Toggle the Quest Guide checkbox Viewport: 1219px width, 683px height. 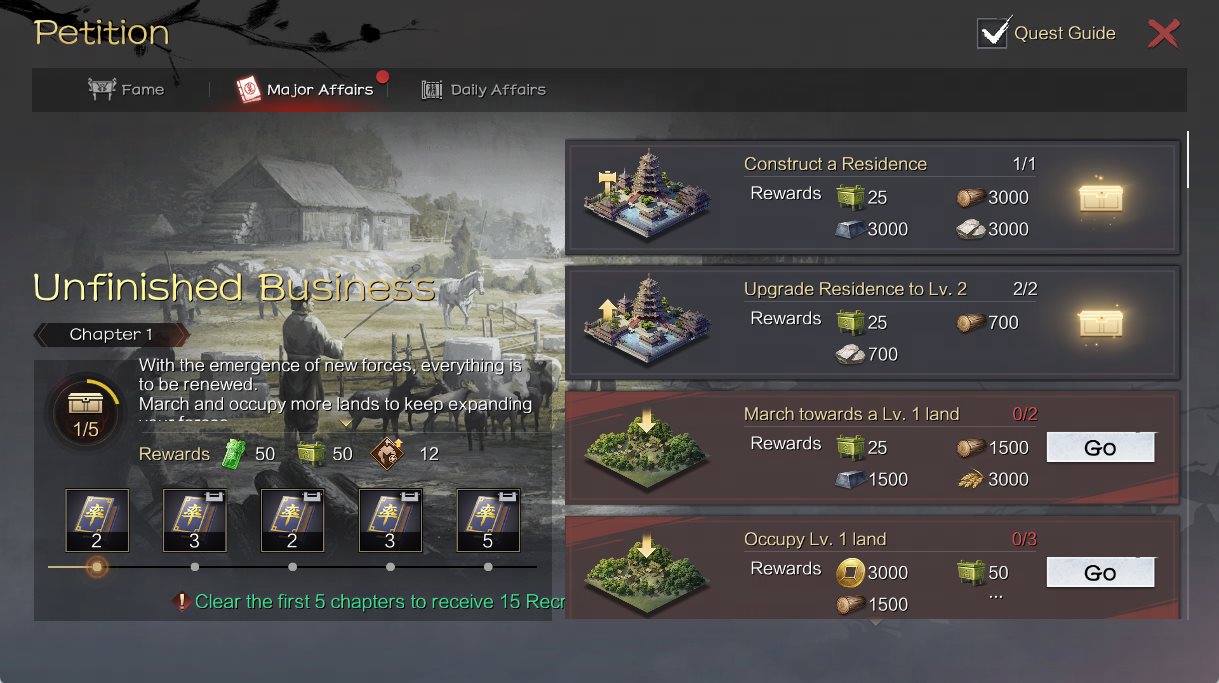[x=992, y=33]
